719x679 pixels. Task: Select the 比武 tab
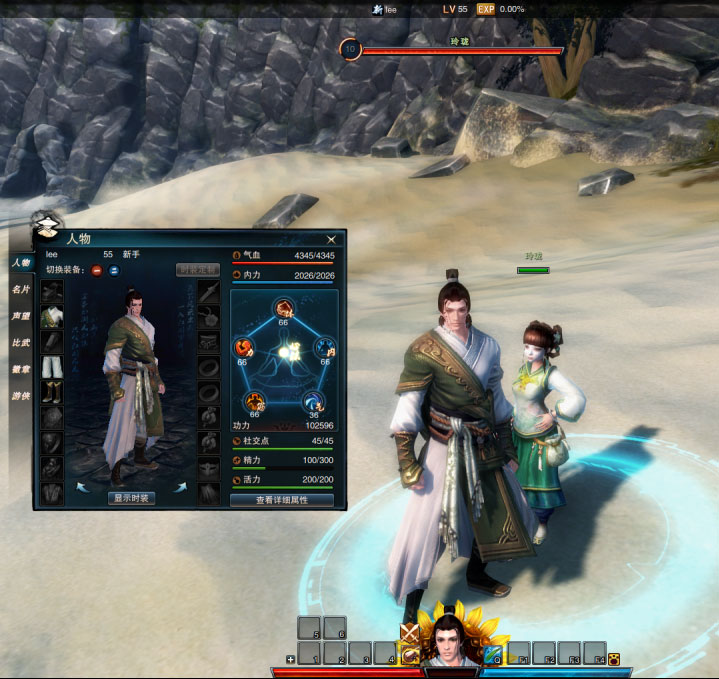point(20,341)
